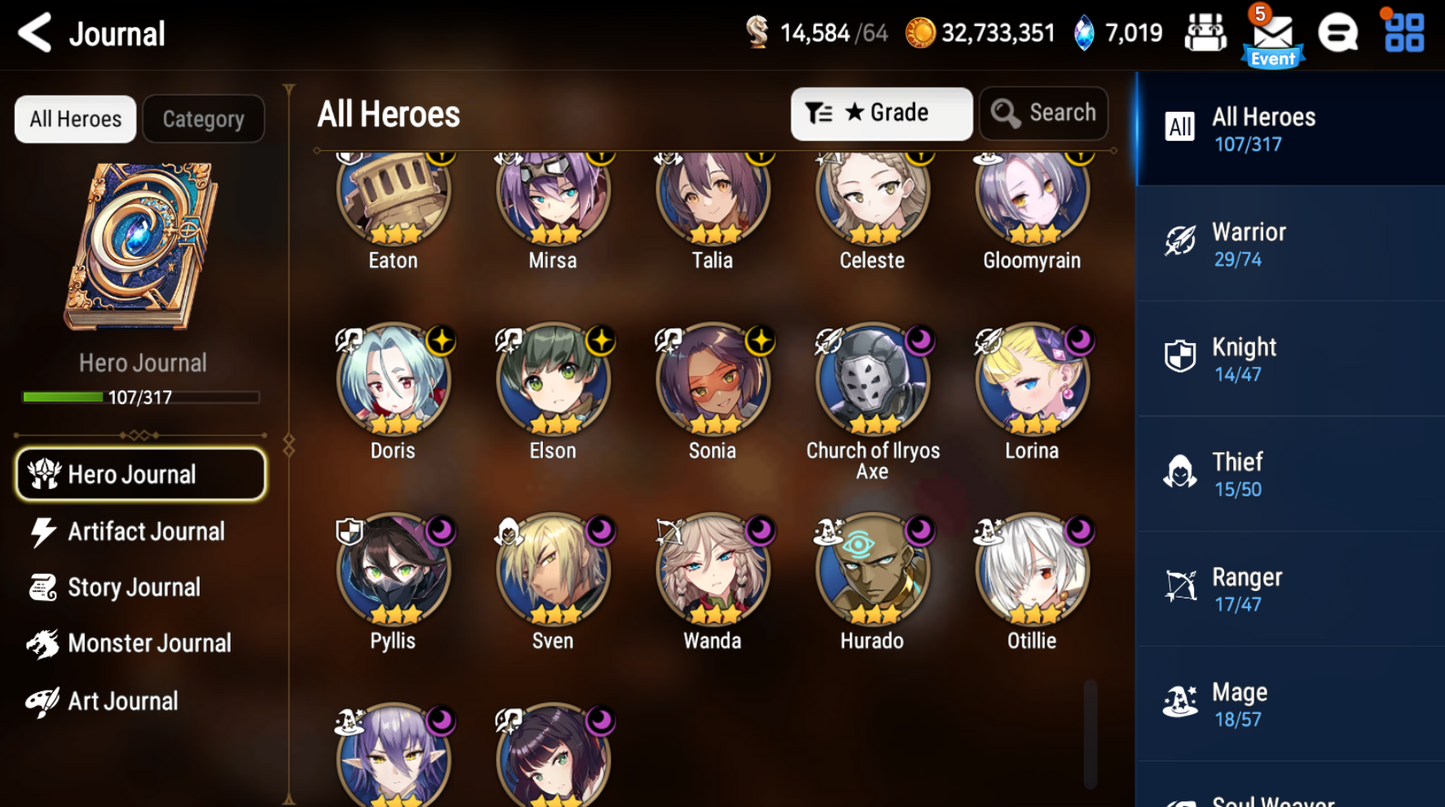Viewport: 1445px width, 807px height.
Task: Select the All Heroes tab
Action: (74, 118)
